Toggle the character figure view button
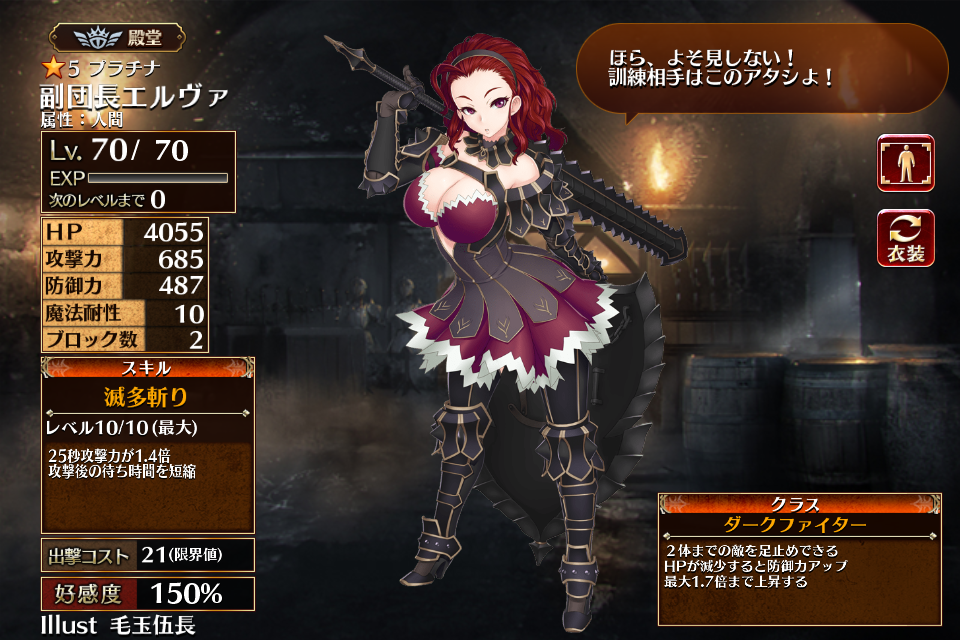Viewport: 960px width, 640px height. 906,163
